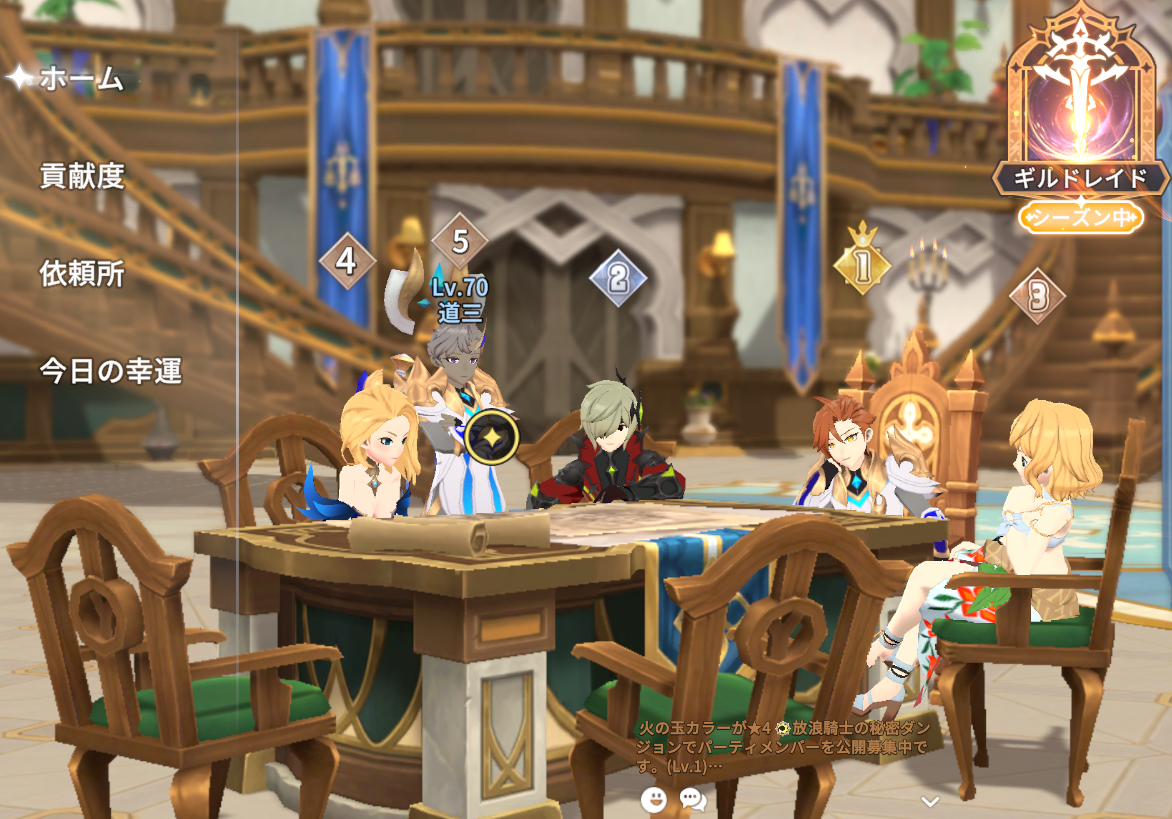Open the smiley emote picker
The image size is (1172, 819).
click(653, 798)
